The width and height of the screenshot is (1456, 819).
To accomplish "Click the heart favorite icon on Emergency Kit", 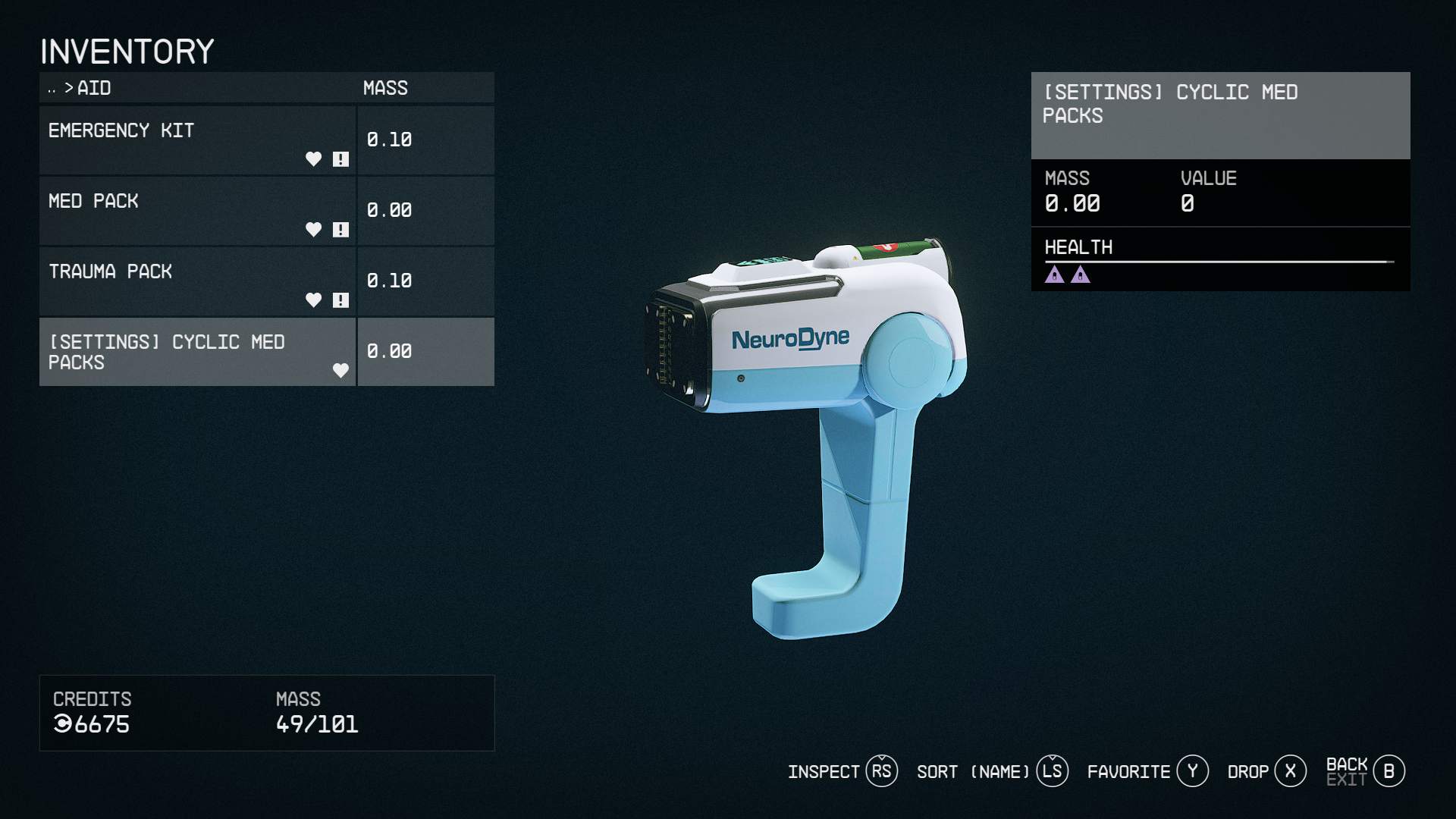I will click(313, 159).
